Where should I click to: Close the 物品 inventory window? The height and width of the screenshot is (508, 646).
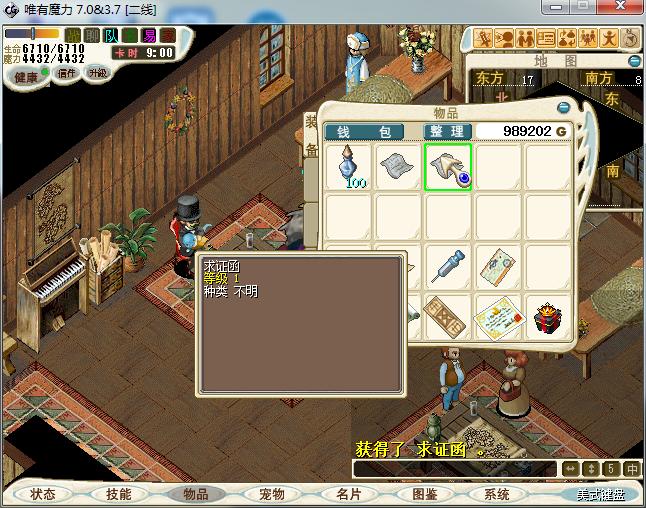pos(564,108)
